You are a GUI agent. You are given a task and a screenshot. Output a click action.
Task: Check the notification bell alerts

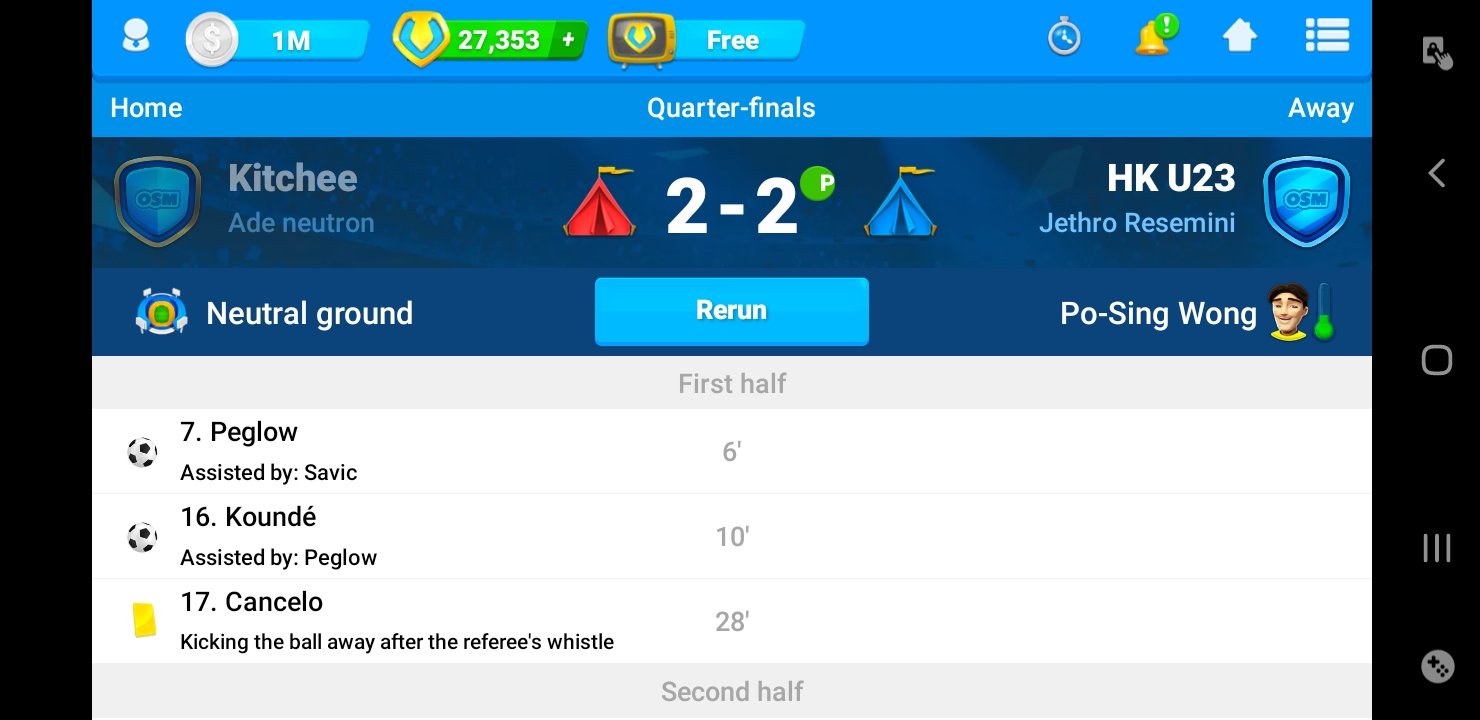[1153, 38]
